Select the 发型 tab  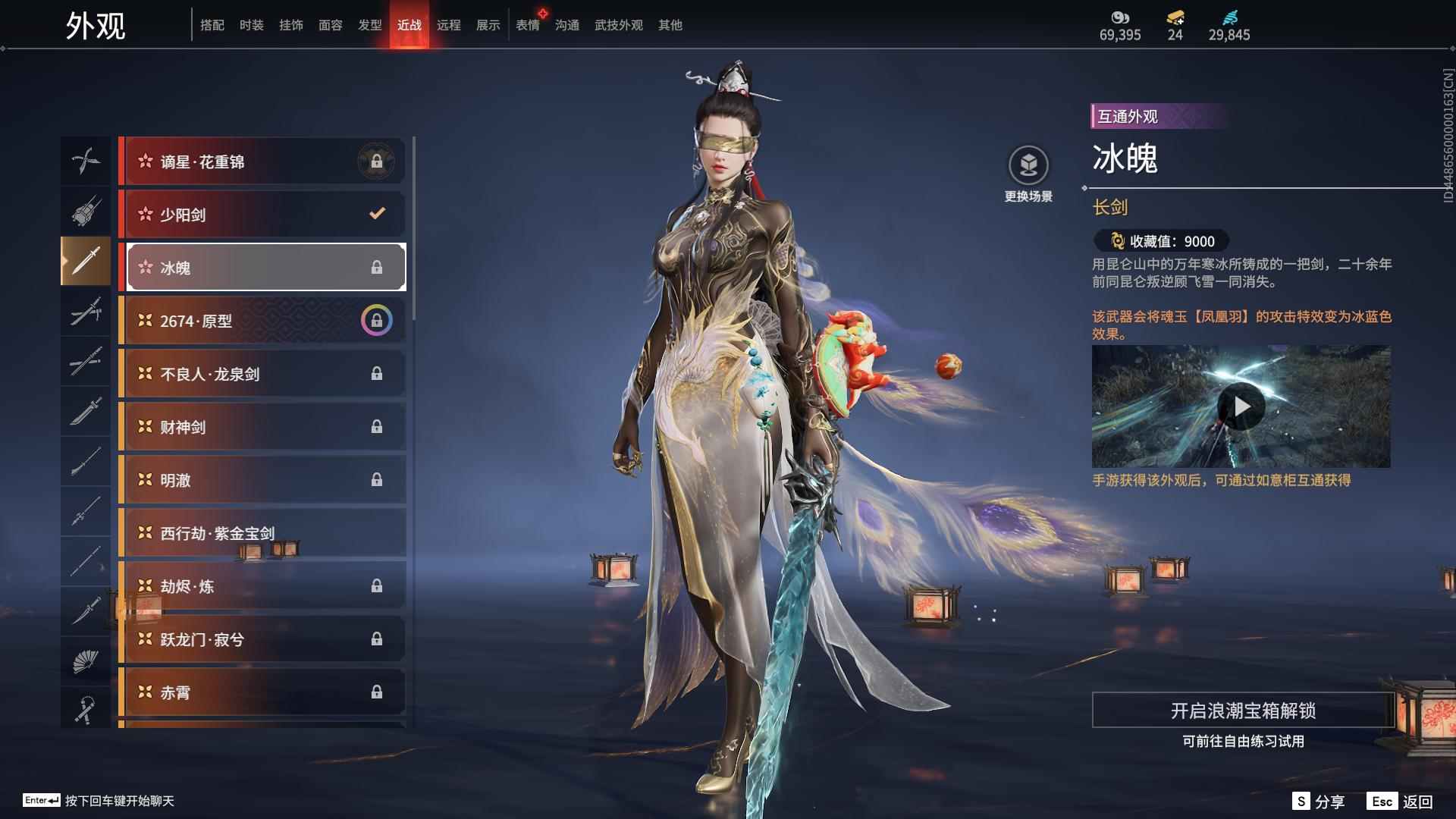tap(369, 25)
